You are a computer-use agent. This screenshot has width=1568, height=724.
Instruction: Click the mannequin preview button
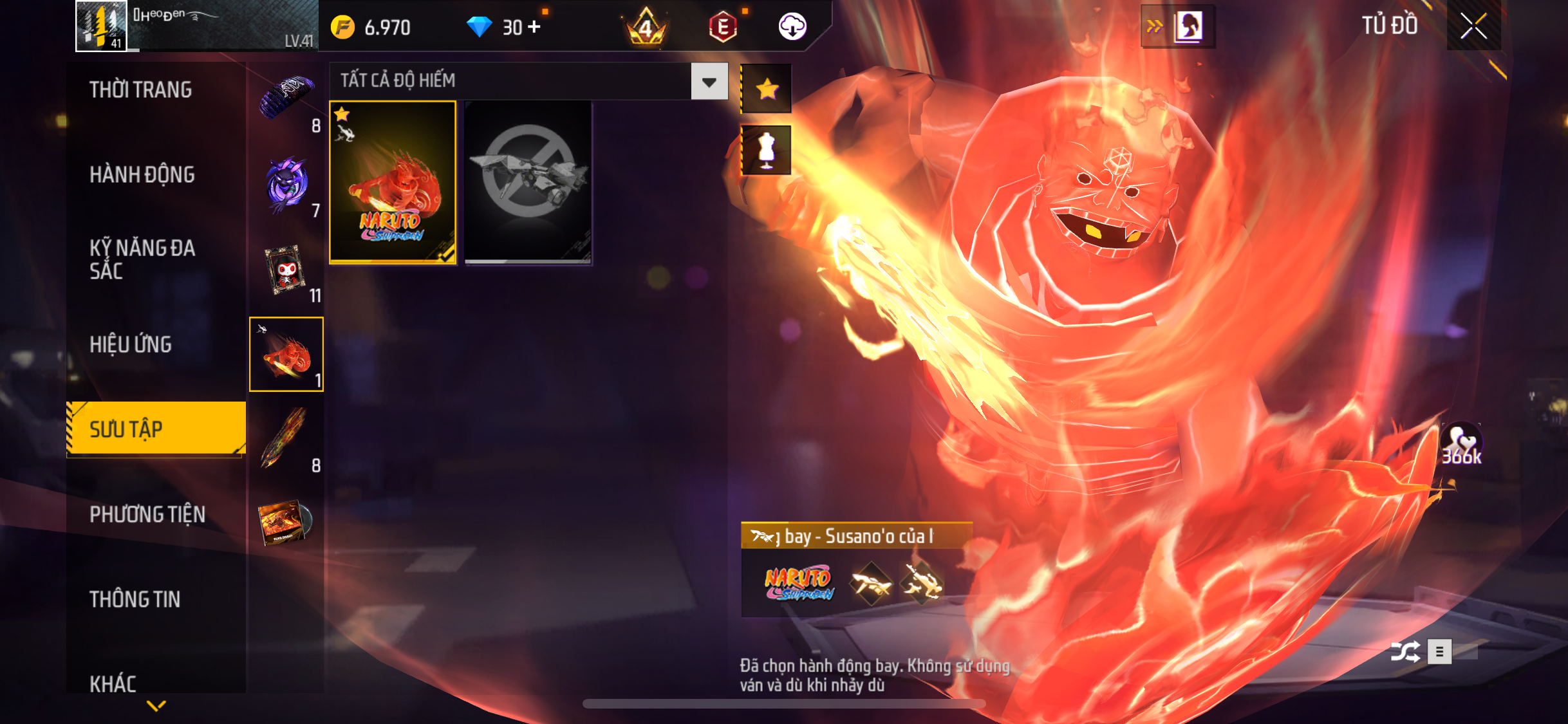coord(766,151)
